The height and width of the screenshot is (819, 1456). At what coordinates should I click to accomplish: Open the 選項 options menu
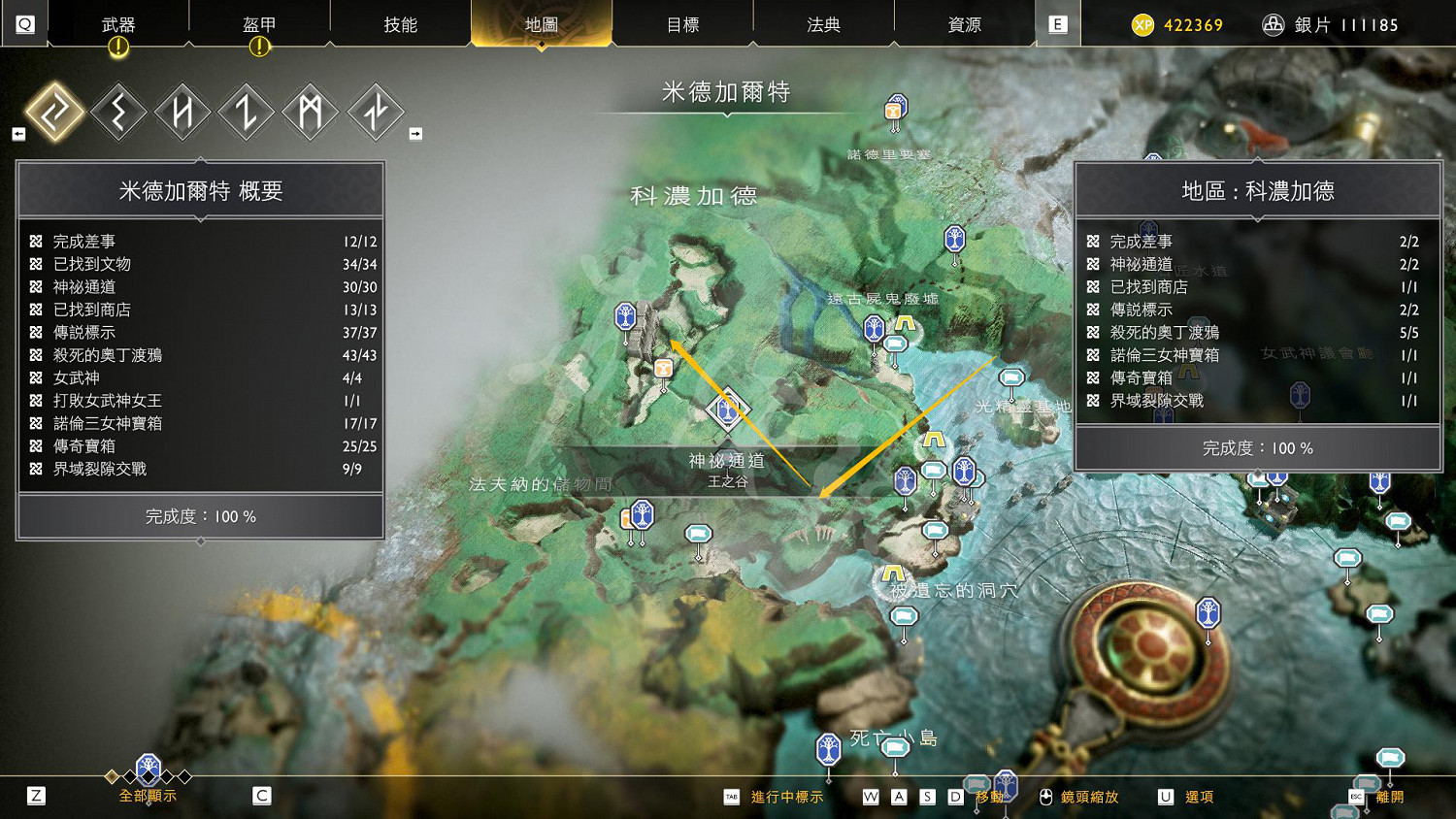tap(1198, 796)
